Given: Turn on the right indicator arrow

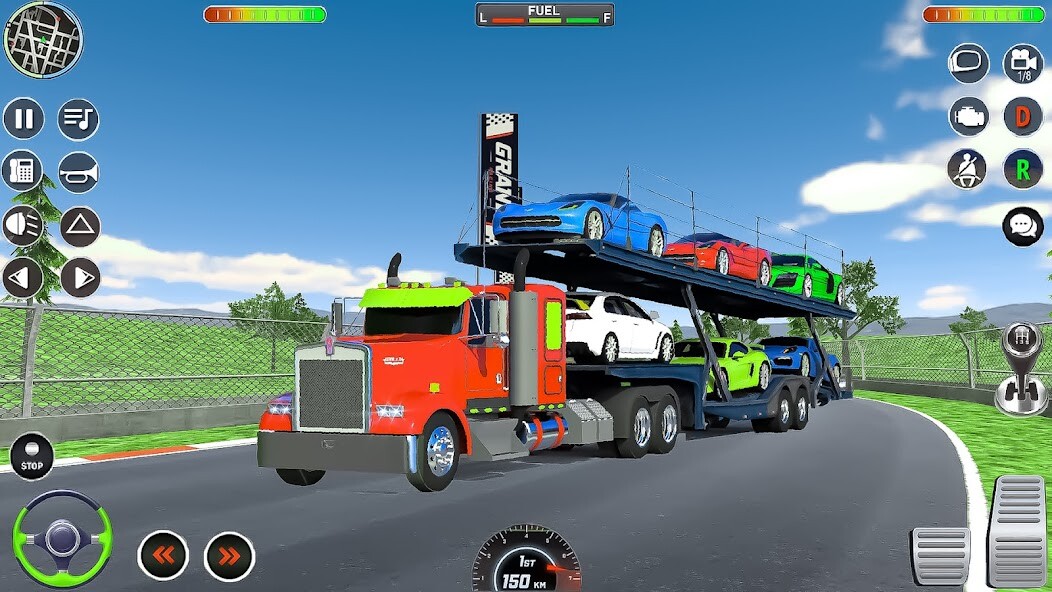Looking at the screenshot, I should click(x=80, y=278).
